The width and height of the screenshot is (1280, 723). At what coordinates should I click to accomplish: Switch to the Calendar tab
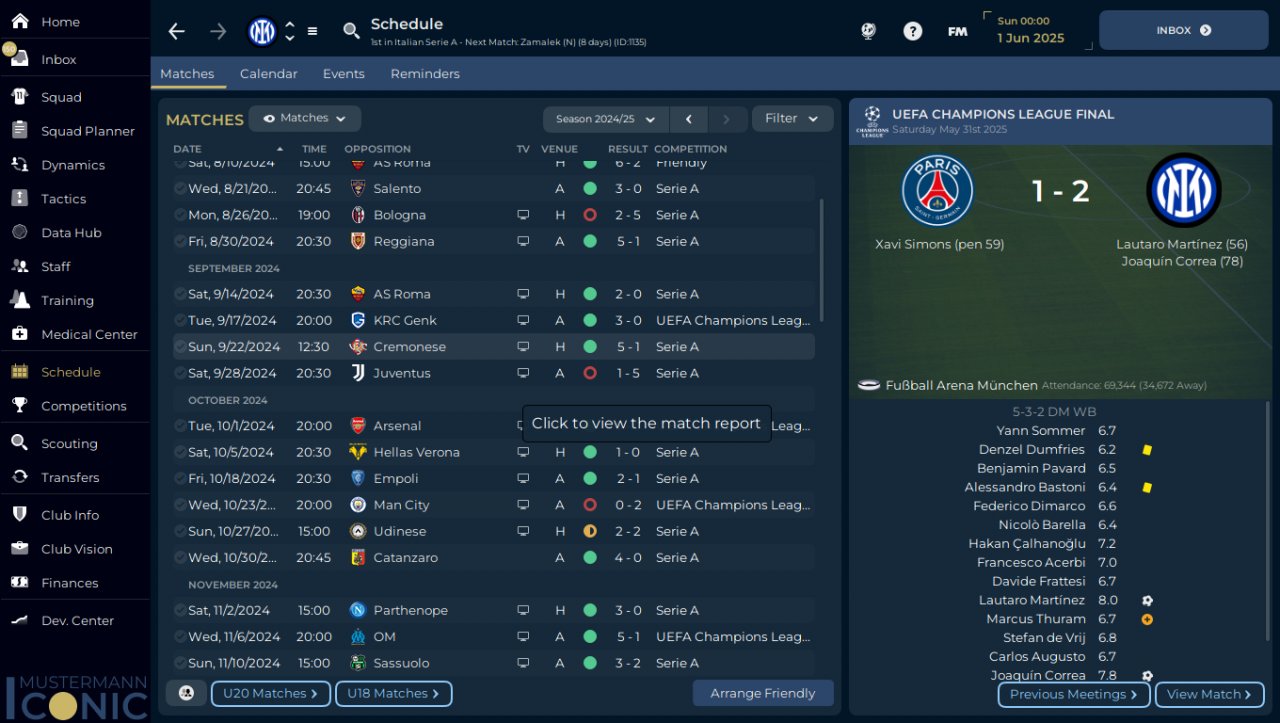(x=268, y=74)
